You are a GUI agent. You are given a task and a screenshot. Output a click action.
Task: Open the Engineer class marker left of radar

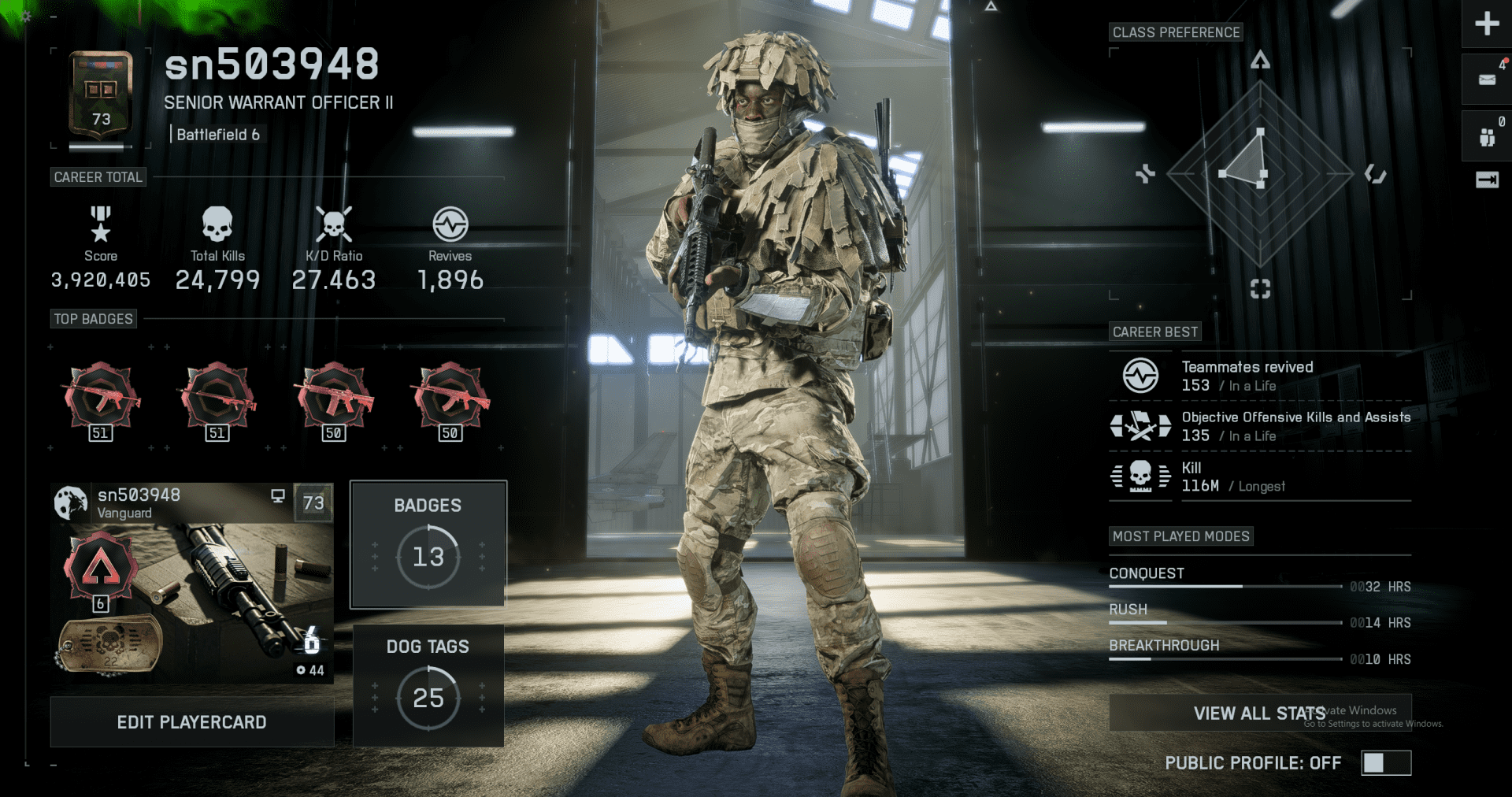pyautogui.click(x=1144, y=175)
